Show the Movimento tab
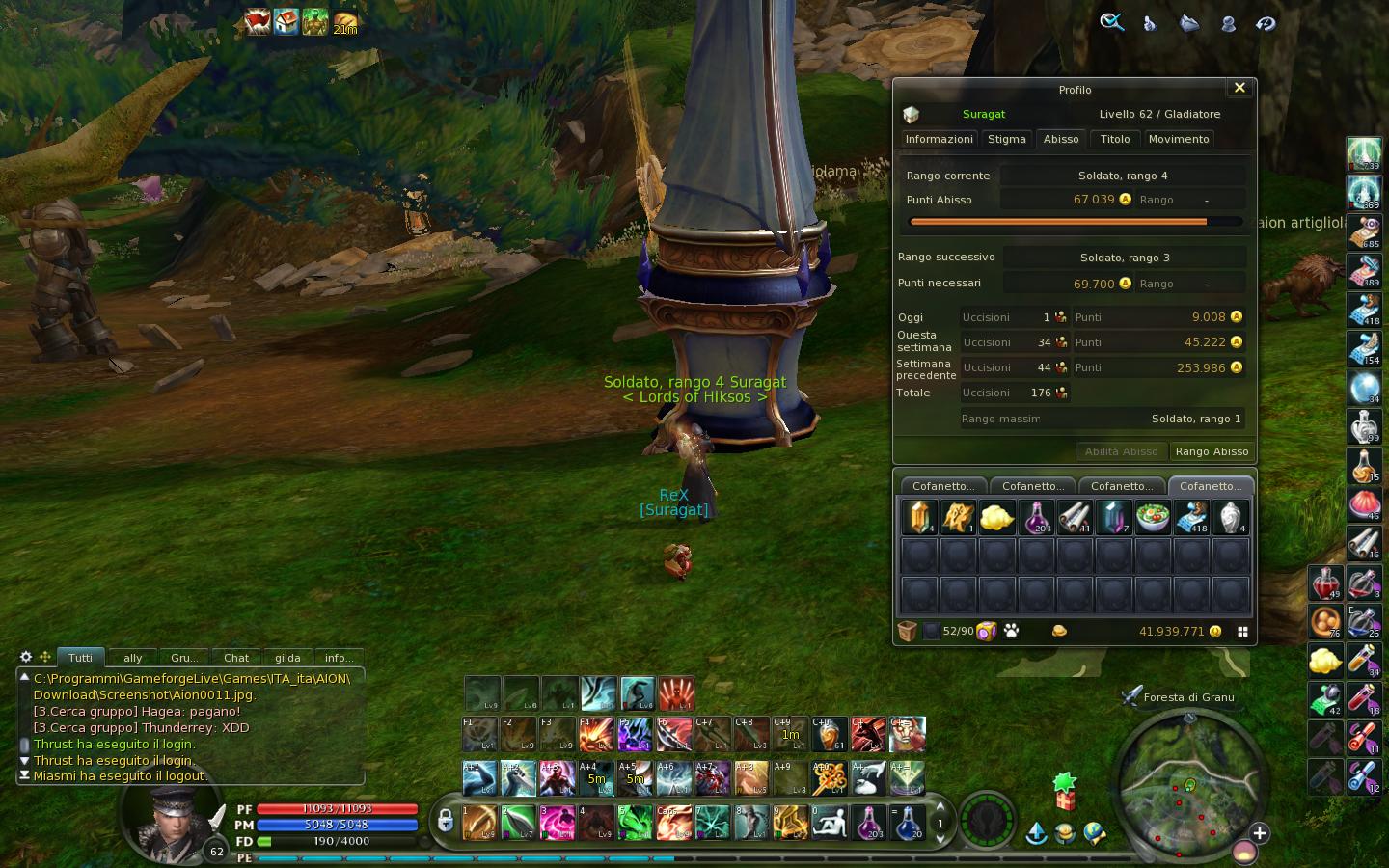Image resolution: width=1389 pixels, height=868 pixels. pyautogui.click(x=1178, y=139)
